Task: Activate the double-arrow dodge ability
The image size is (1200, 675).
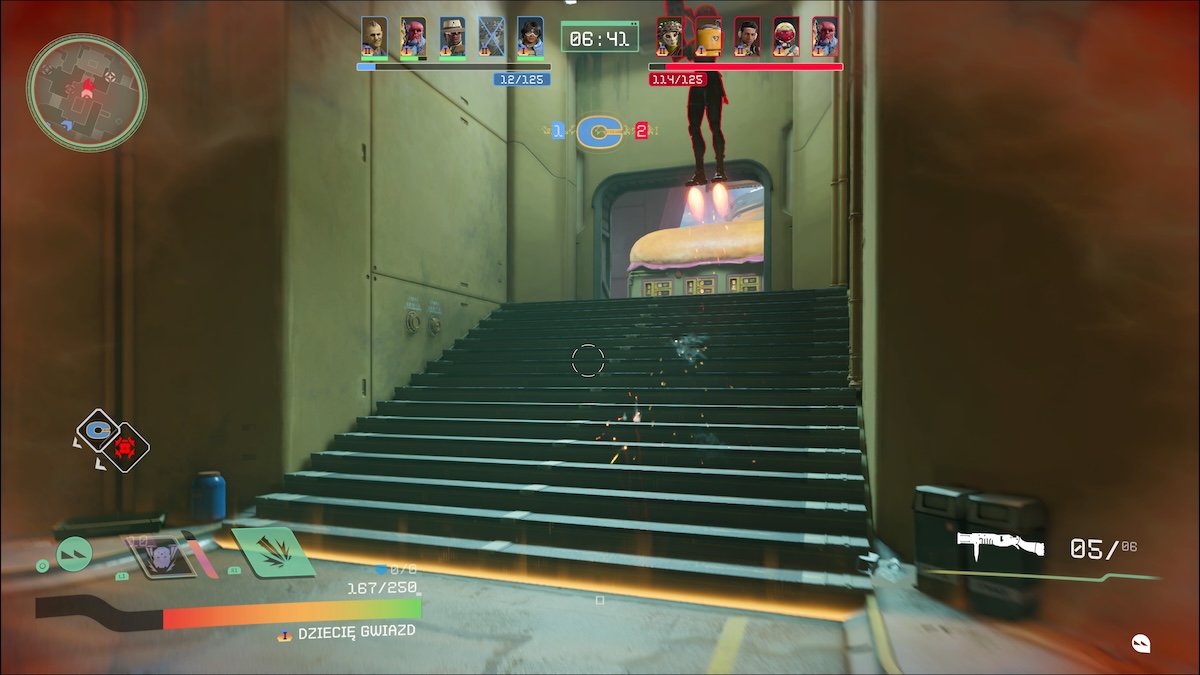Action: (74, 553)
